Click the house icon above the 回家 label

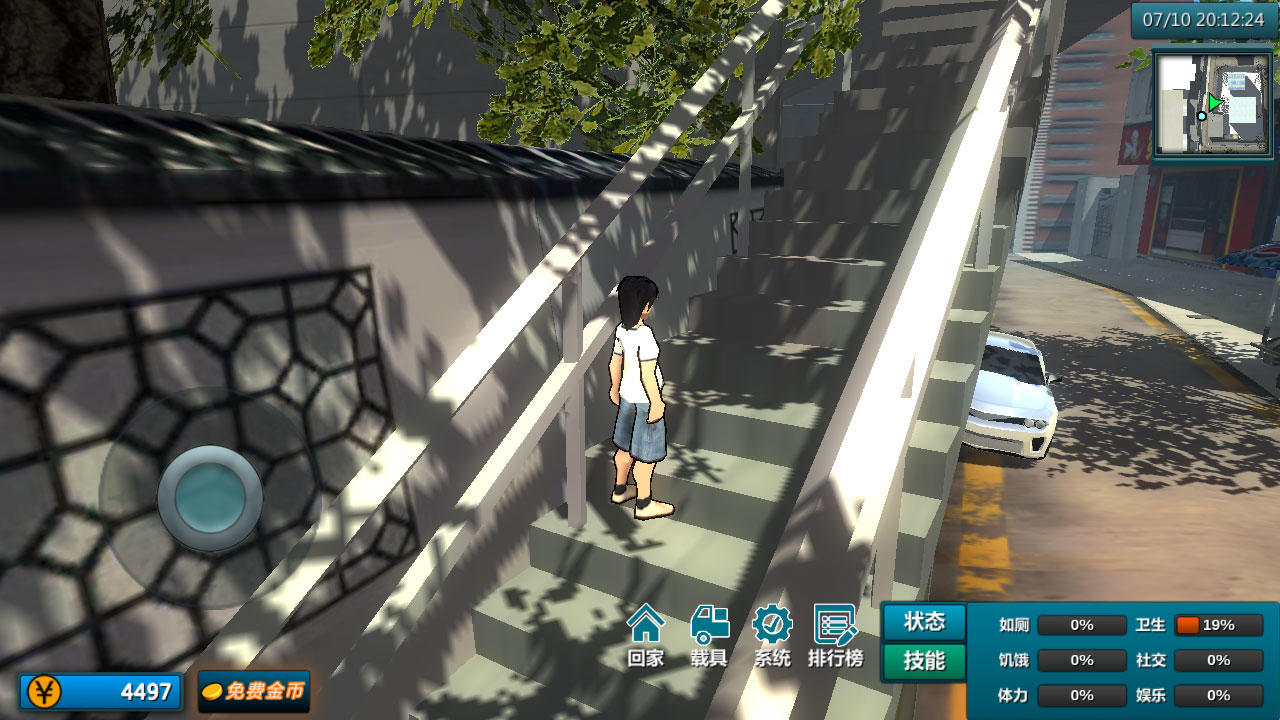click(x=647, y=625)
